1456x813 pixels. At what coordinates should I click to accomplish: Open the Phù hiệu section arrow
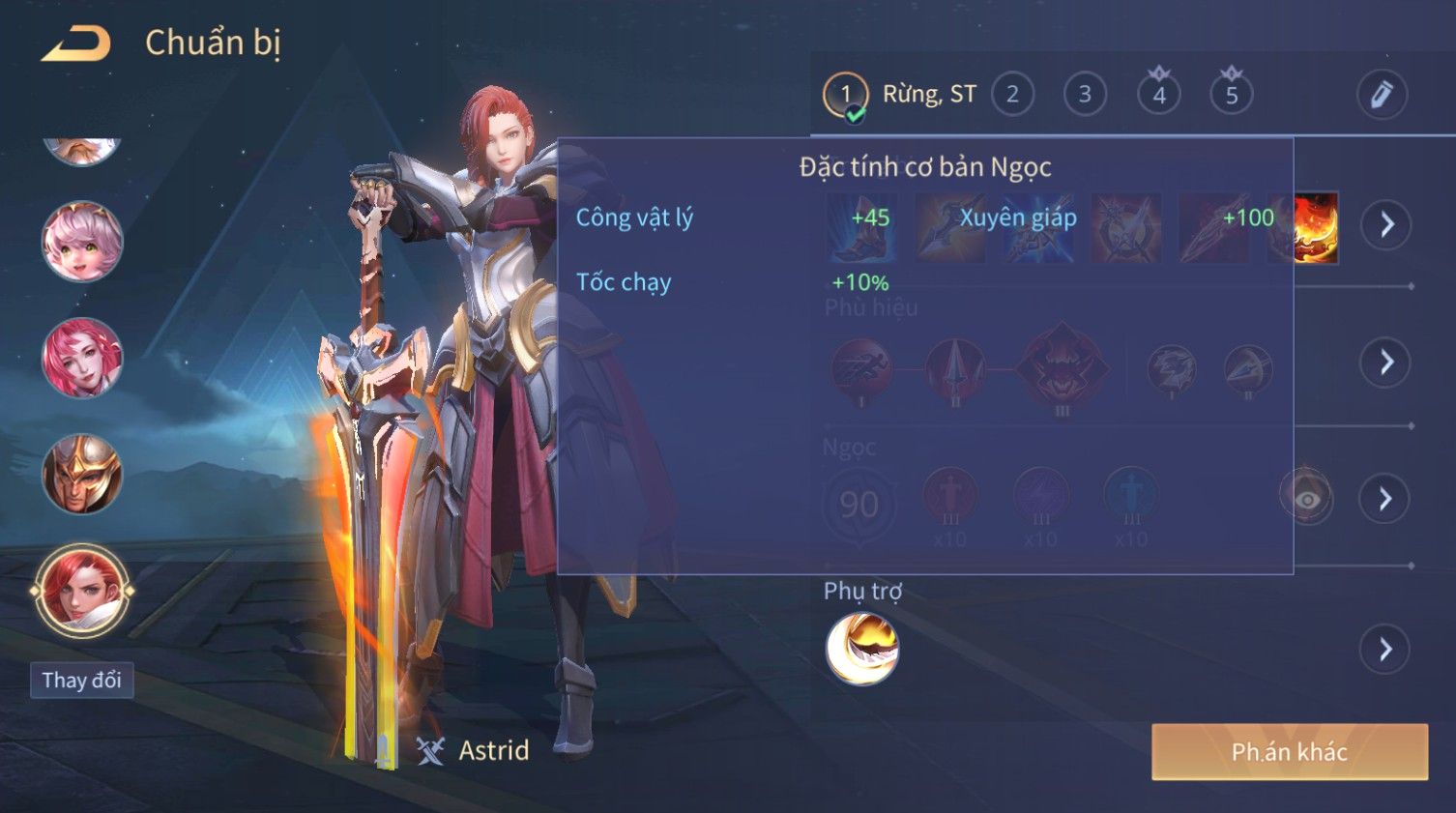coord(1386,363)
